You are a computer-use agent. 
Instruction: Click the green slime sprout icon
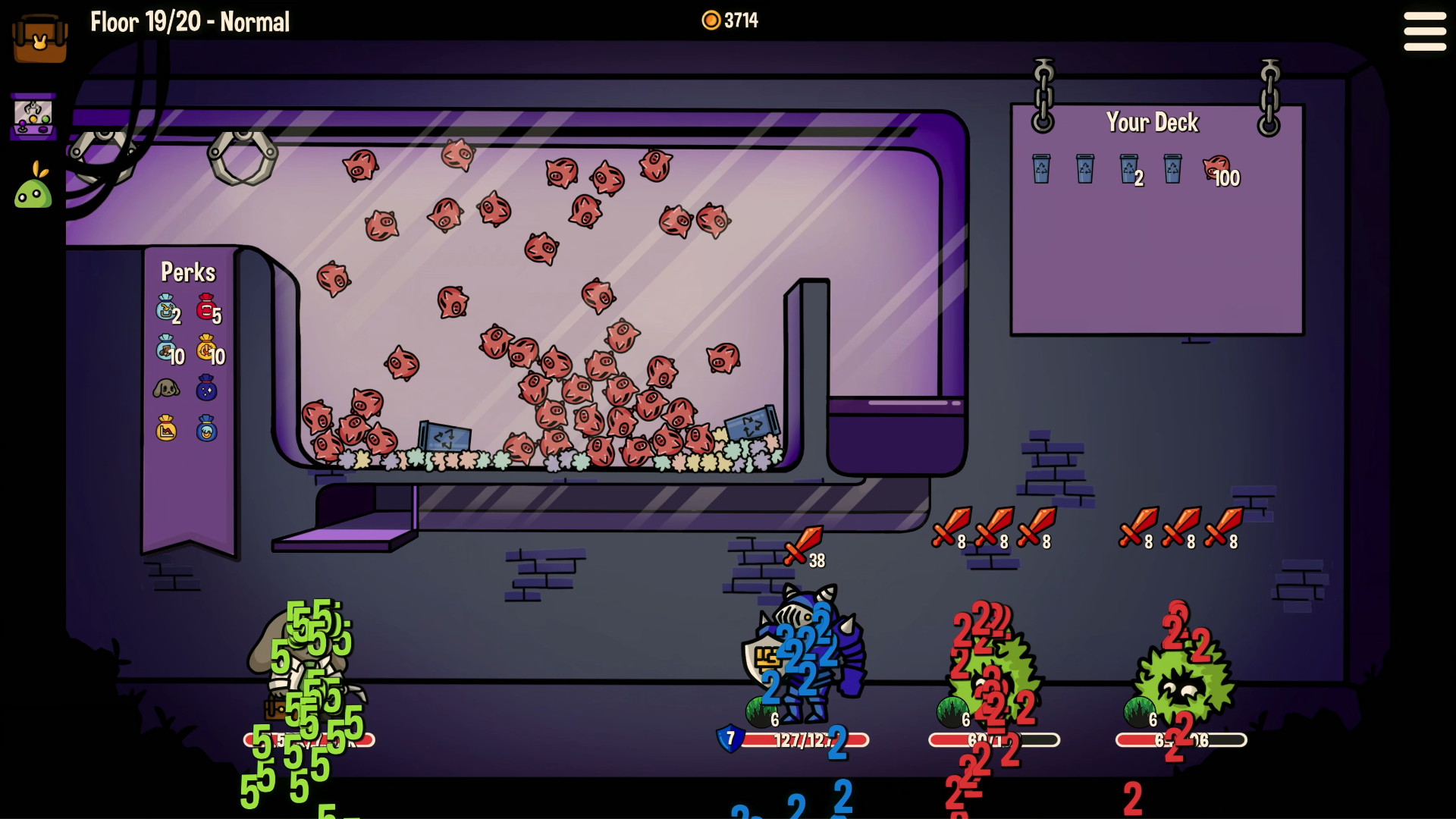coord(33,187)
